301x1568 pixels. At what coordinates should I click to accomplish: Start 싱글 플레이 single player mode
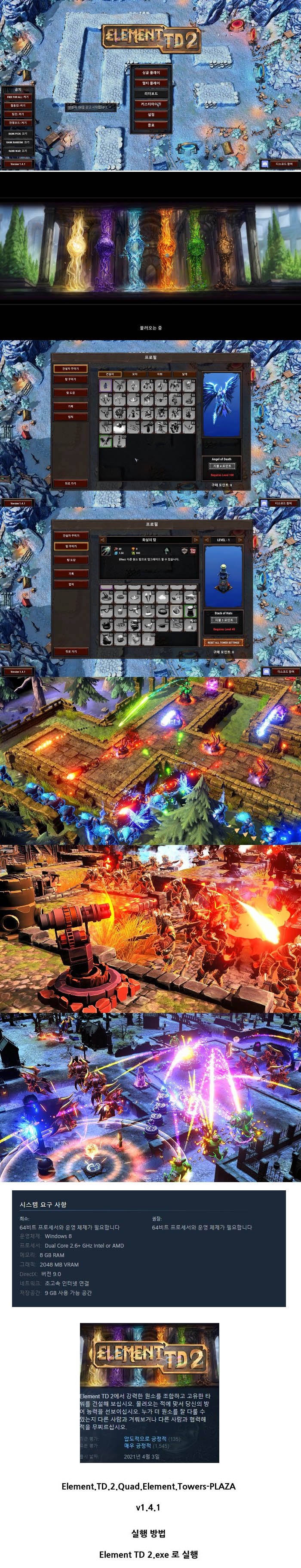(x=151, y=72)
